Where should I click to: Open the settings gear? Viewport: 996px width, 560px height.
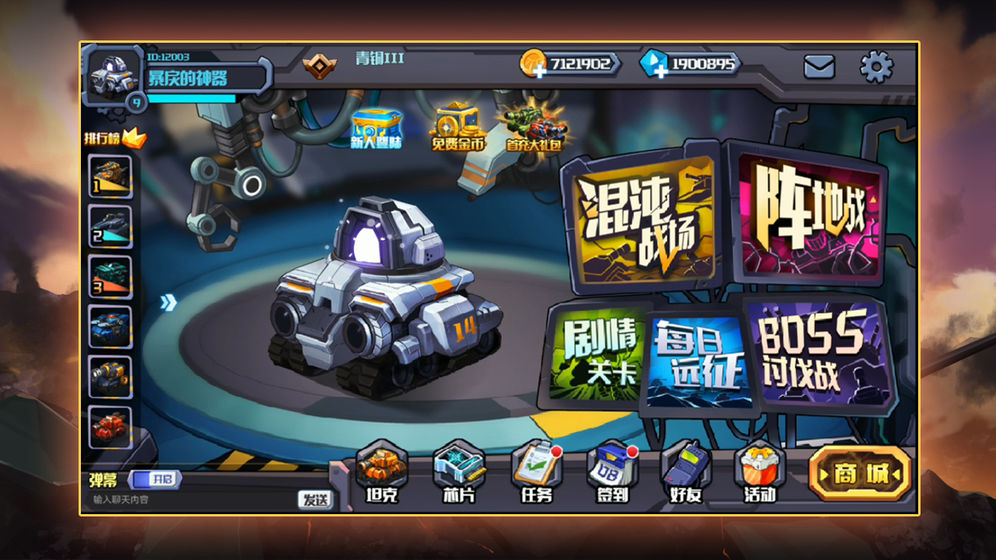(x=876, y=67)
